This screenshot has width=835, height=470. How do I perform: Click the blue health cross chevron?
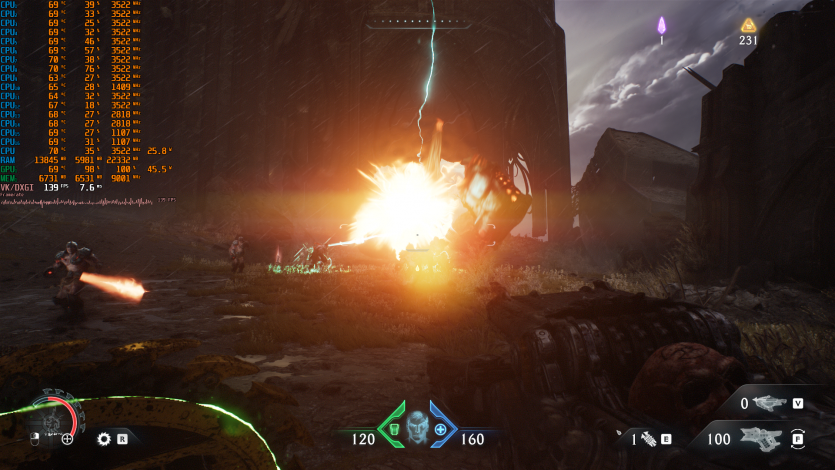(441, 427)
